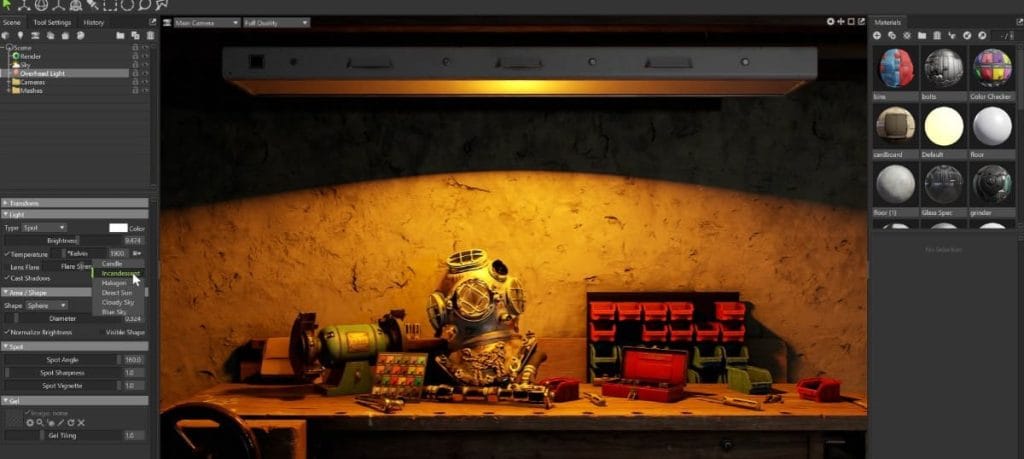Select the cardboard material thumbnail

click(895, 127)
